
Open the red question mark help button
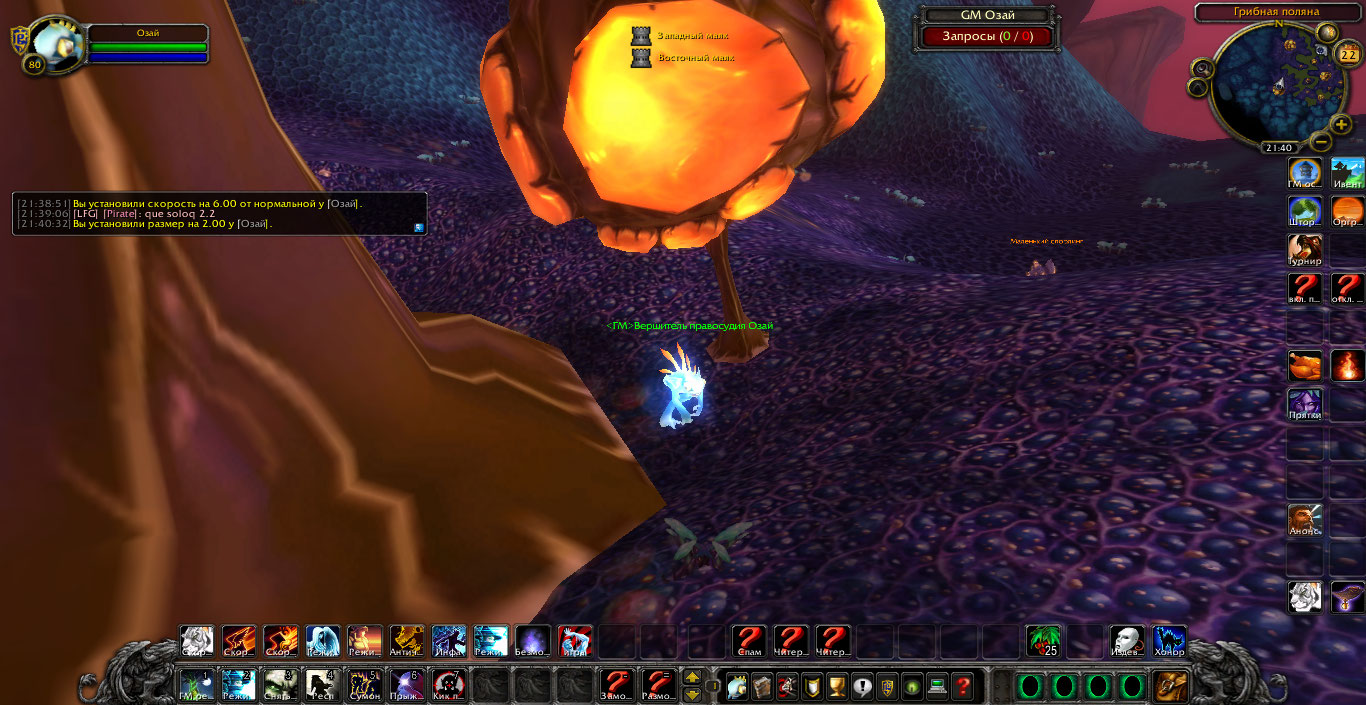(x=962, y=686)
